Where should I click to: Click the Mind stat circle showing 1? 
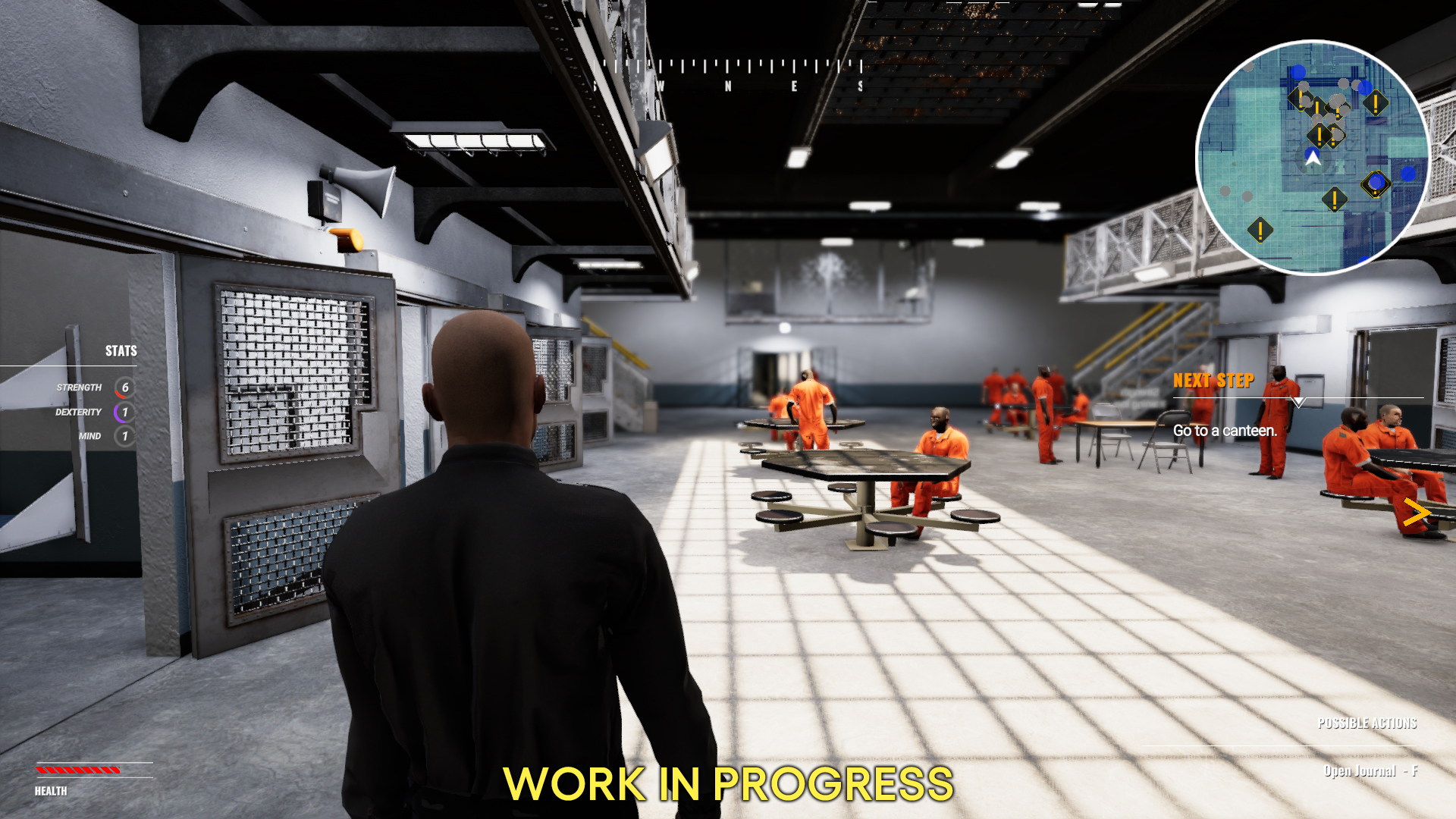coord(122,436)
